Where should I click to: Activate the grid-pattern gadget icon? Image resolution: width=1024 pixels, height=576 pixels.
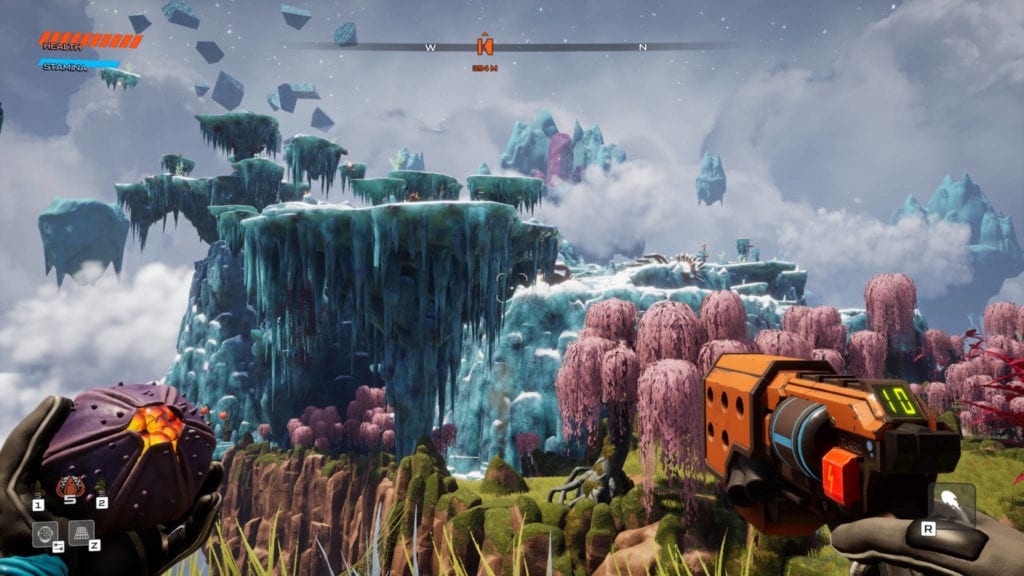pos(81,532)
